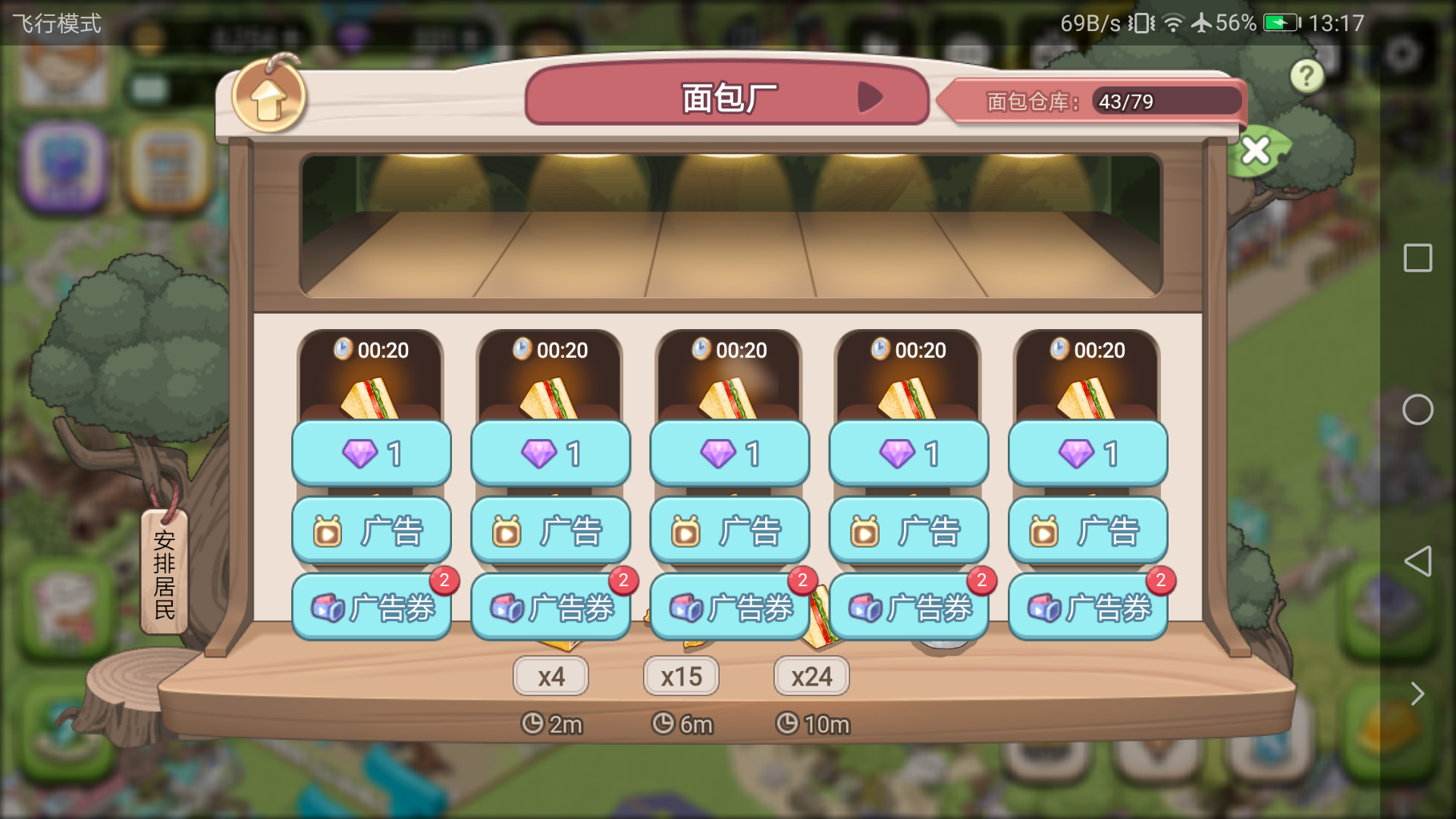Select the x4 batch production option
Screen dimensions: 1456x819
pos(551,676)
